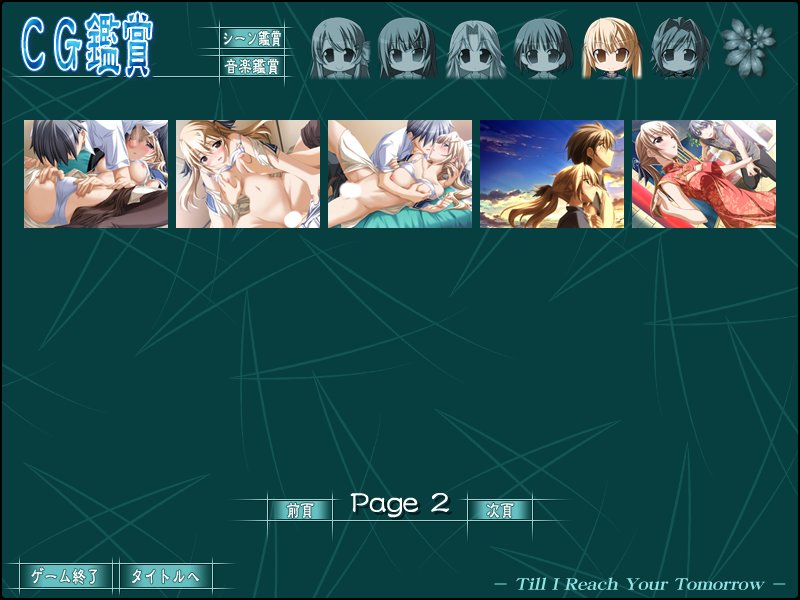Go to the next page (次頁)
800x600 pixels.
coord(500,510)
